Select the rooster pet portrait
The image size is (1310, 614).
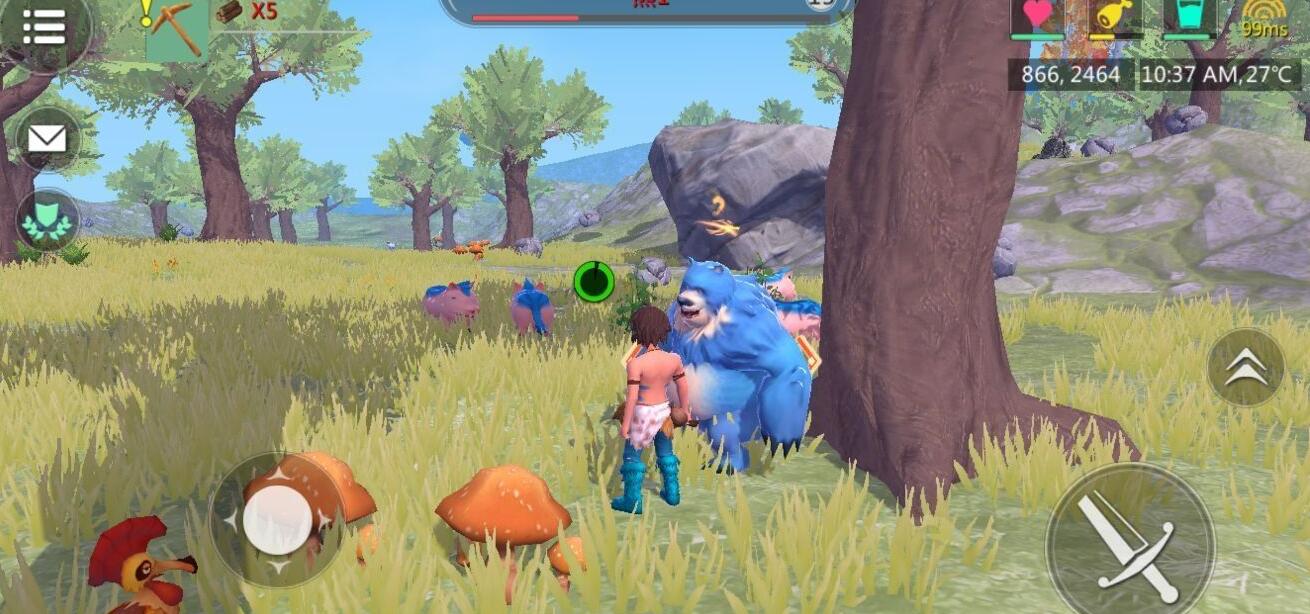pos(138,566)
